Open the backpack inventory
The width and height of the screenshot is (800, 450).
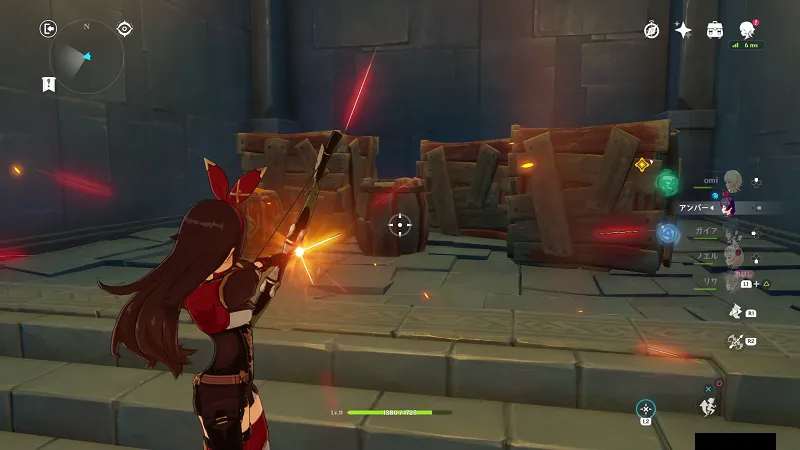(715, 30)
